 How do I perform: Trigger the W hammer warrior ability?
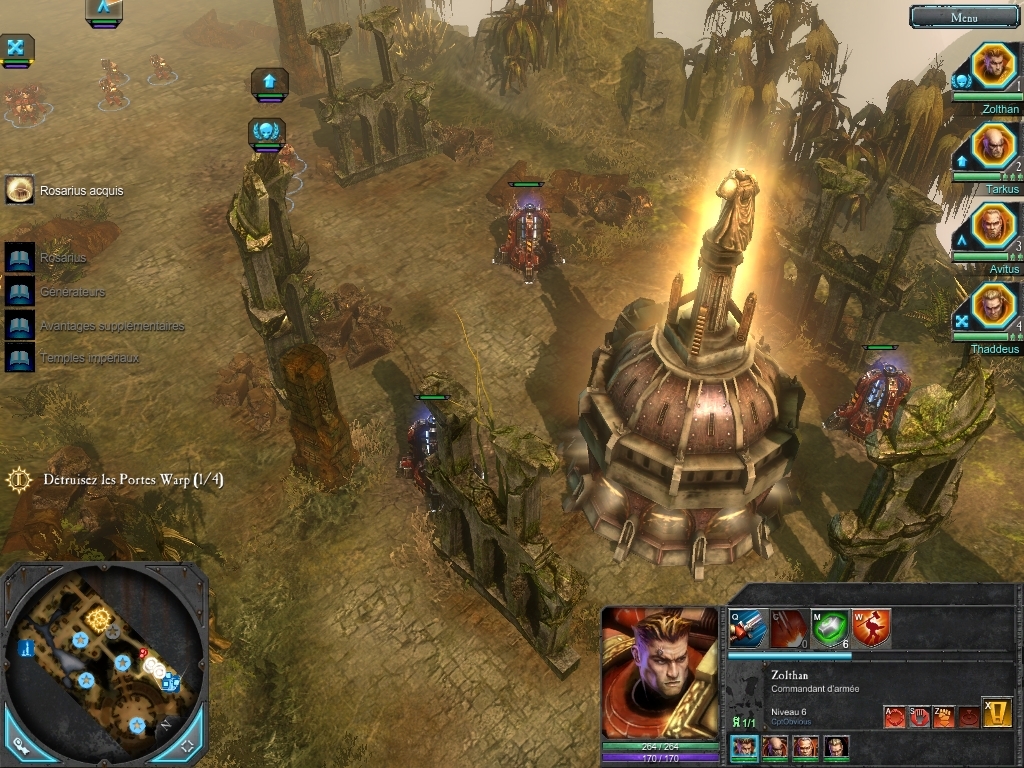[871, 628]
